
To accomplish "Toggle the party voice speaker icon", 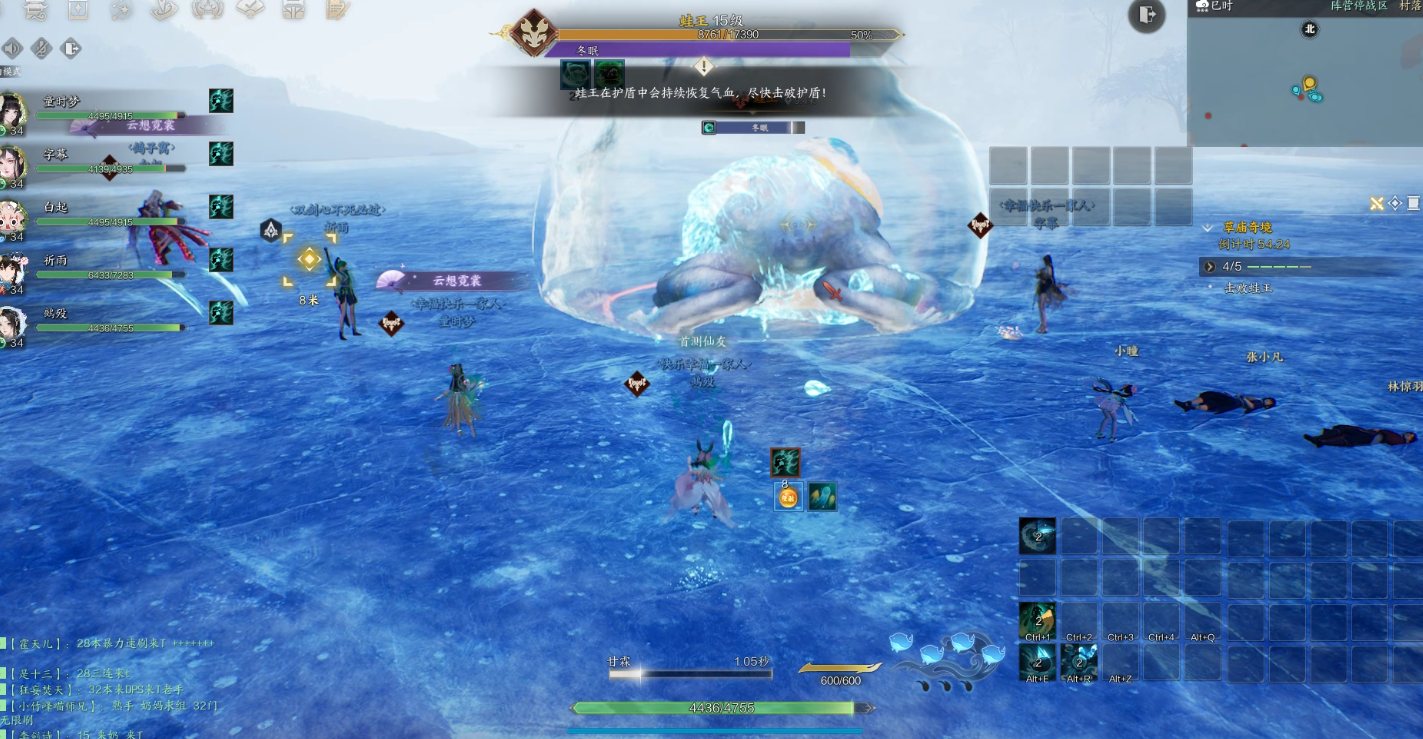I will pyautogui.click(x=13, y=48).
